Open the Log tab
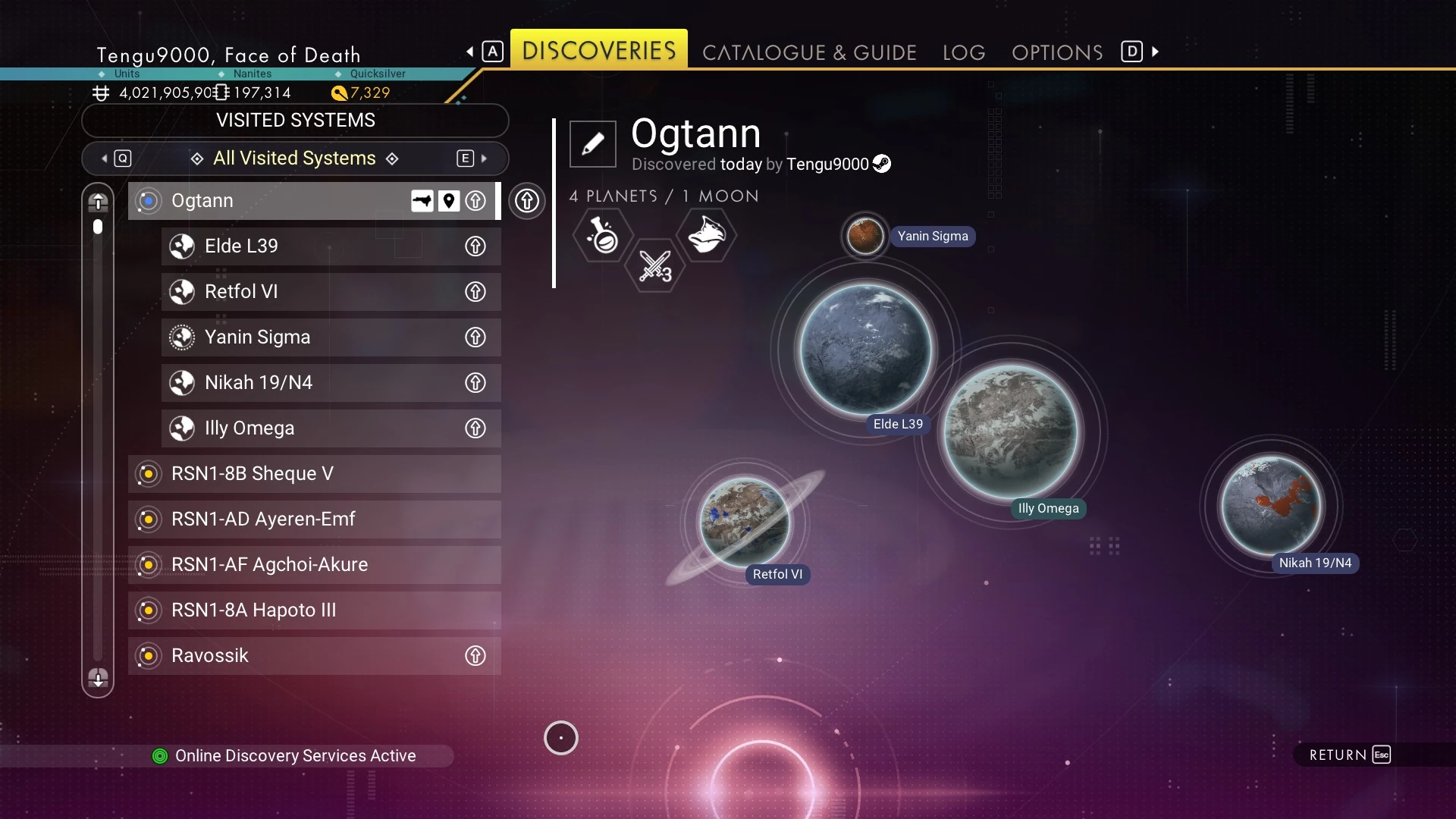The height and width of the screenshot is (819, 1456). point(964,52)
